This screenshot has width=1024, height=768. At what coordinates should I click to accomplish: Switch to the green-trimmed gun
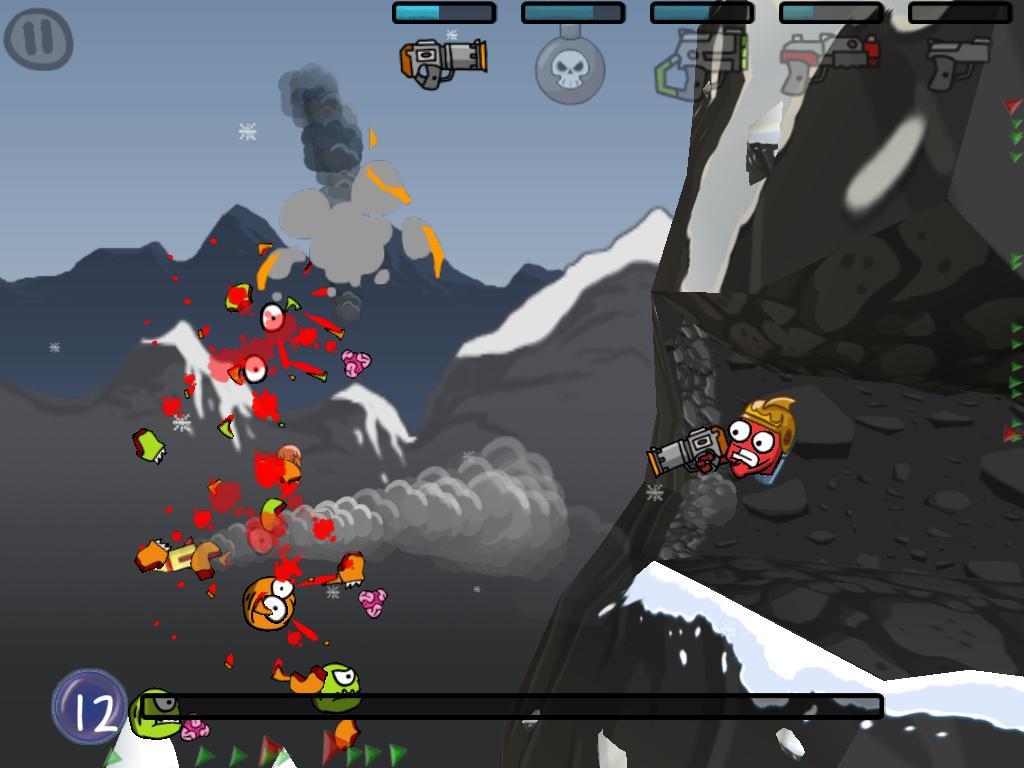pos(700,63)
